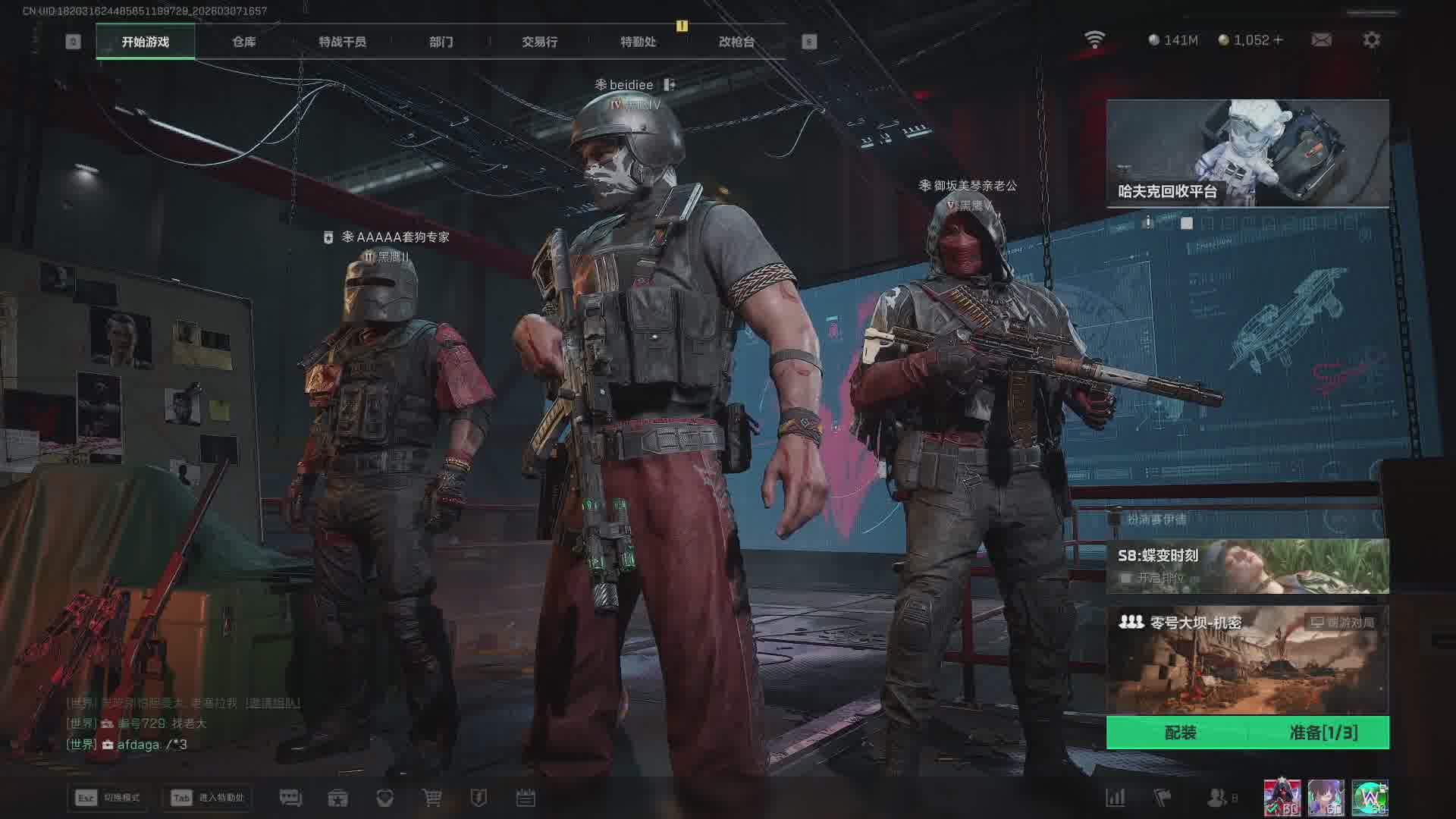The width and height of the screenshot is (1456, 819).
Task: Open the chat bubble icon
Action: tap(290, 798)
